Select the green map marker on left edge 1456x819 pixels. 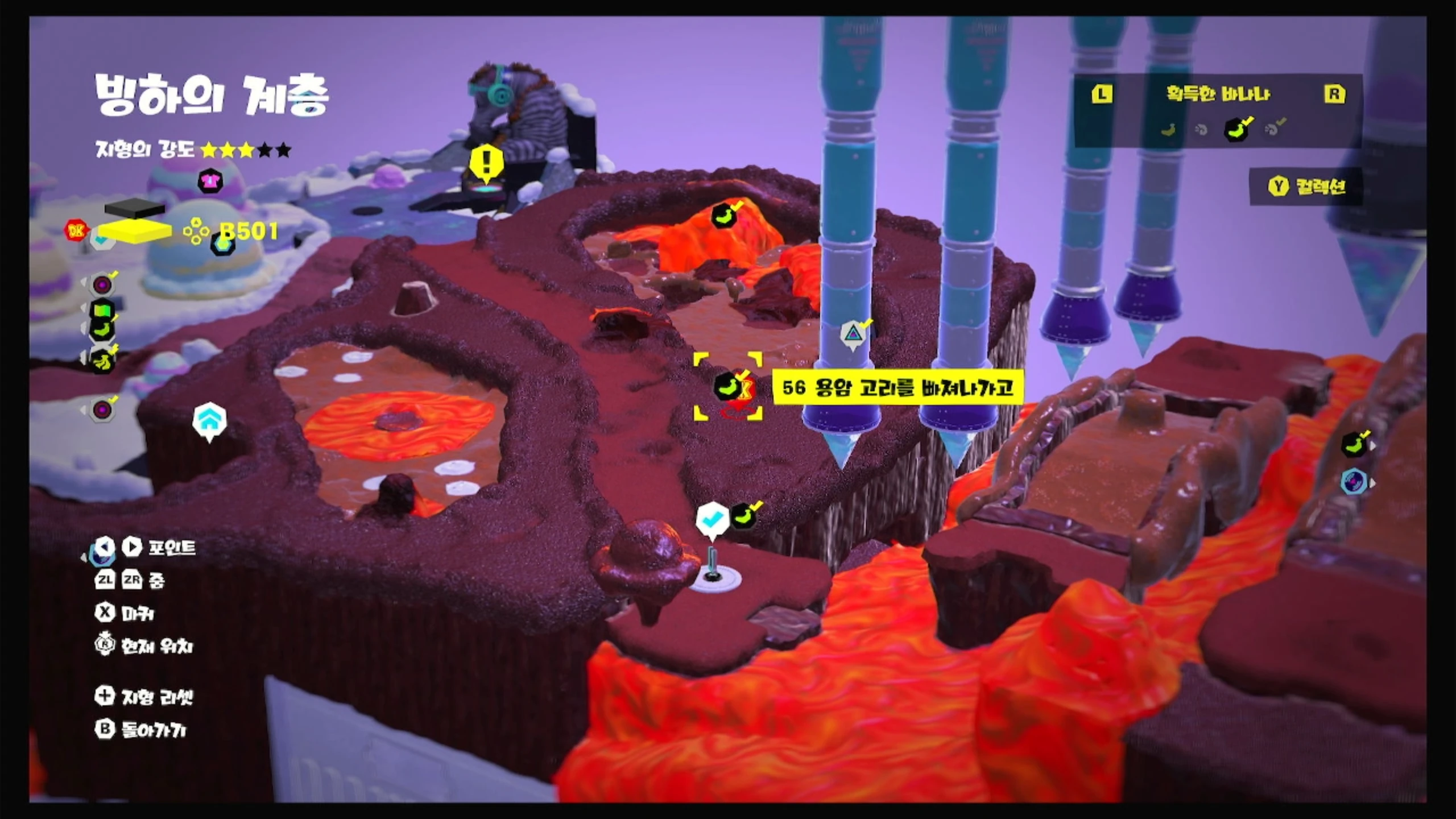coord(102,310)
